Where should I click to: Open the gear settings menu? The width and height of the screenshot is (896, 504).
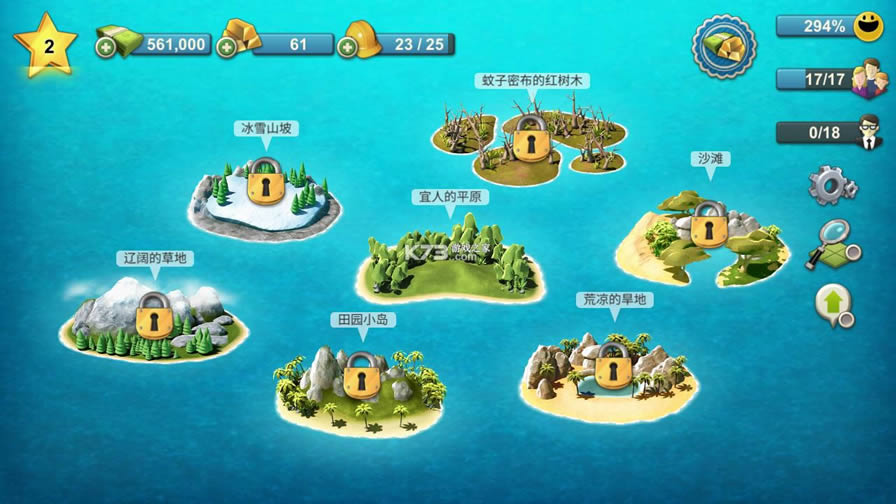(x=831, y=184)
